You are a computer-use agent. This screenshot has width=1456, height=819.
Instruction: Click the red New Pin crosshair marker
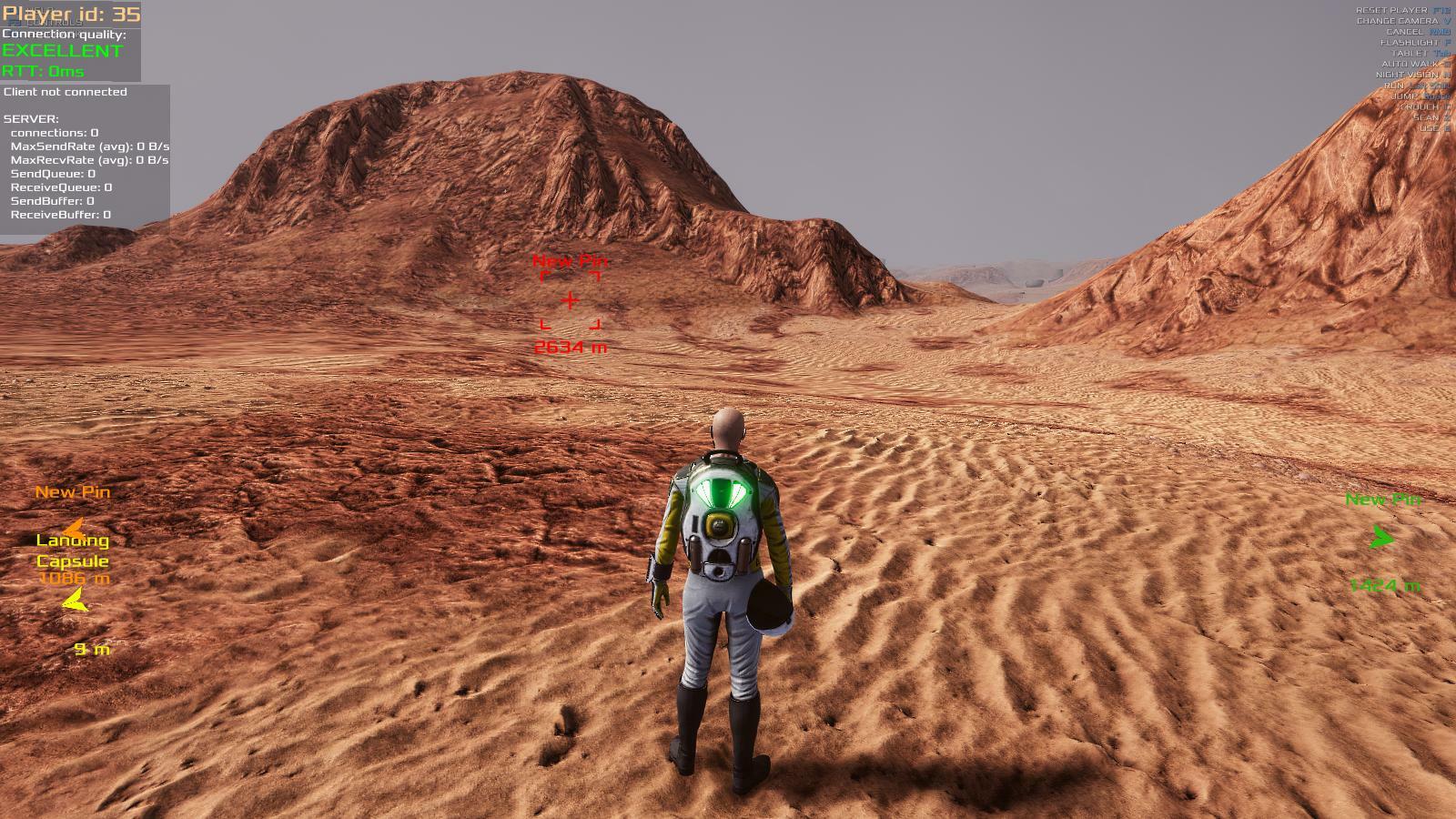(x=571, y=300)
